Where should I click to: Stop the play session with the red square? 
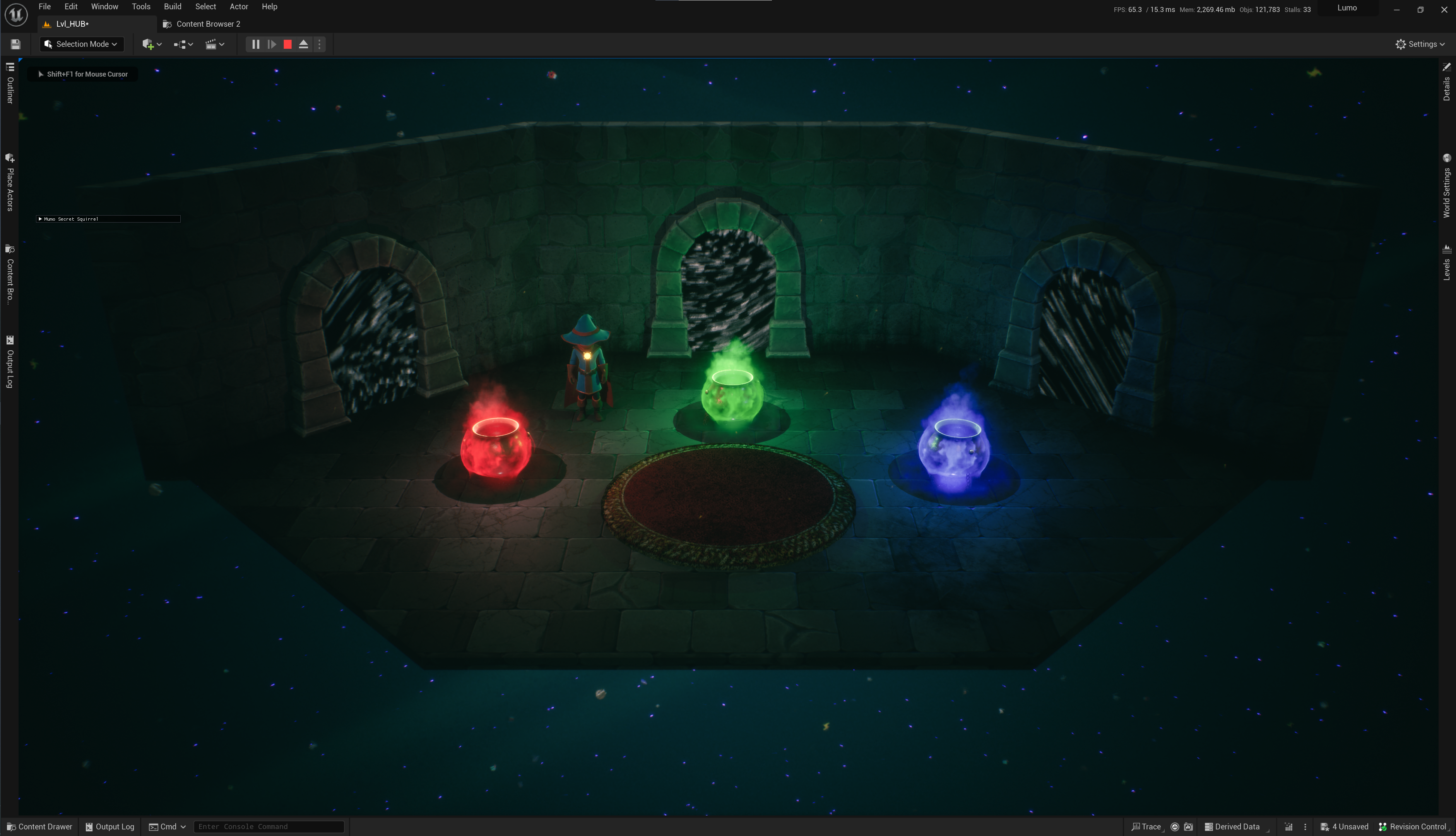pyautogui.click(x=287, y=44)
